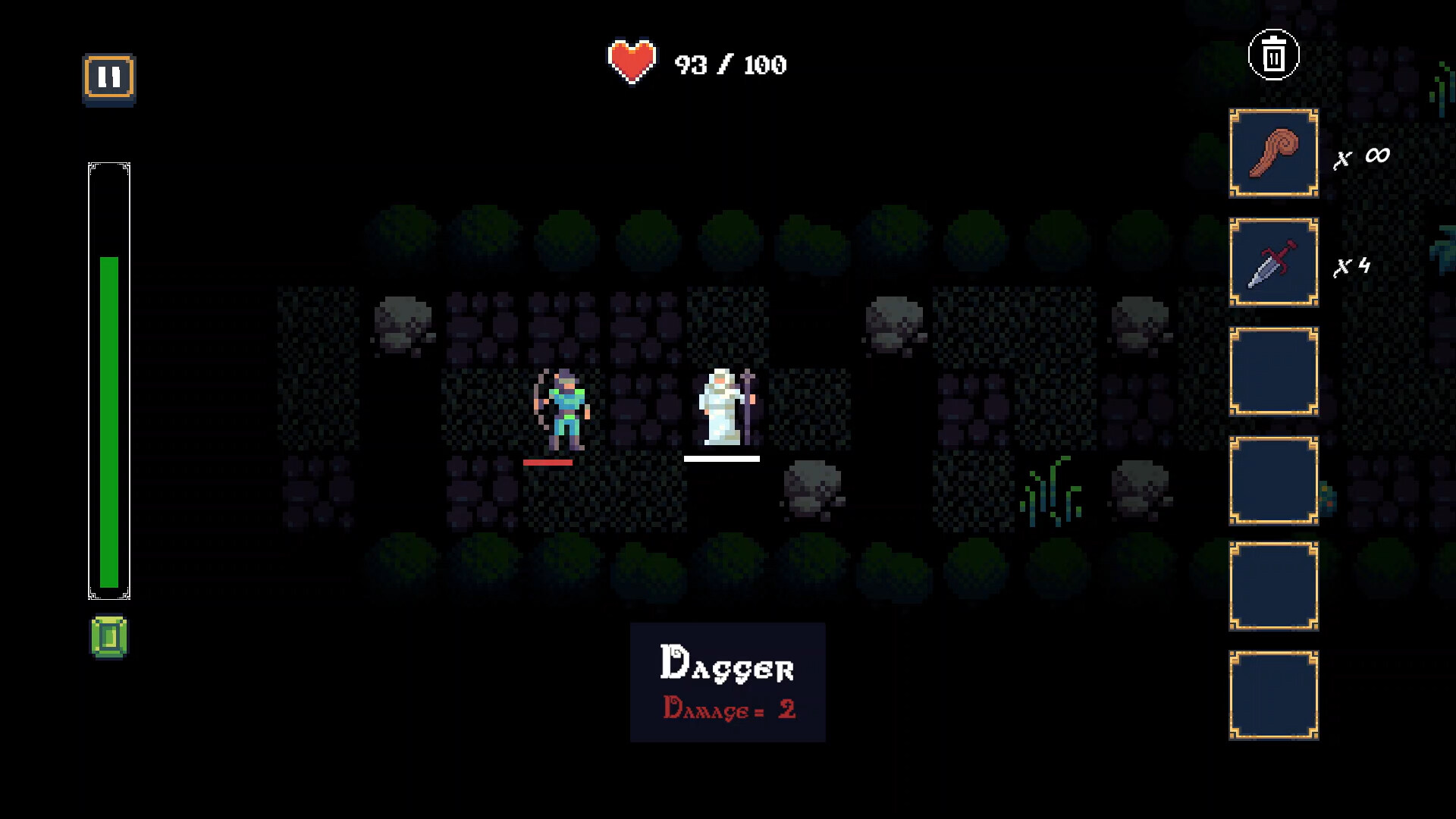1456x819 pixels.
Task: Click the green energy progress bar
Action: (x=109, y=425)
